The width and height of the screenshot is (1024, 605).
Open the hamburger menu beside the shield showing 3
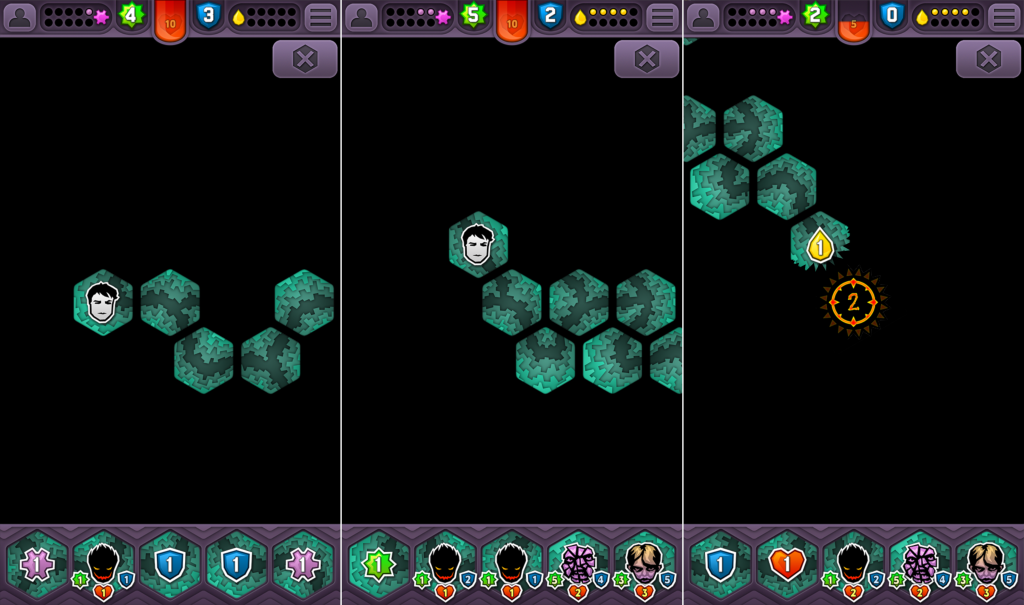coord(320,17)
